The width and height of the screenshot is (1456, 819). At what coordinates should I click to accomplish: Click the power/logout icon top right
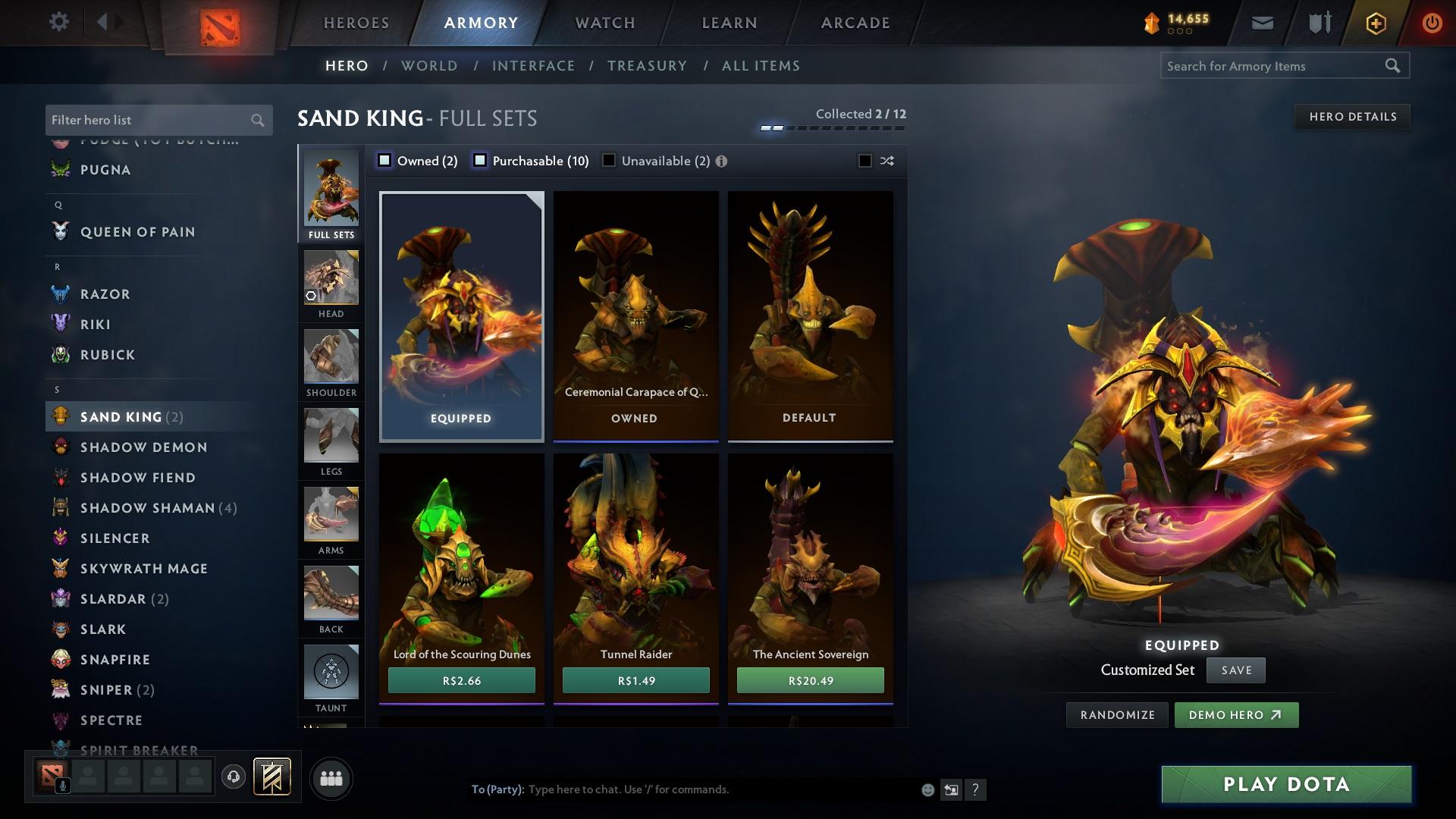(1432, 23)
